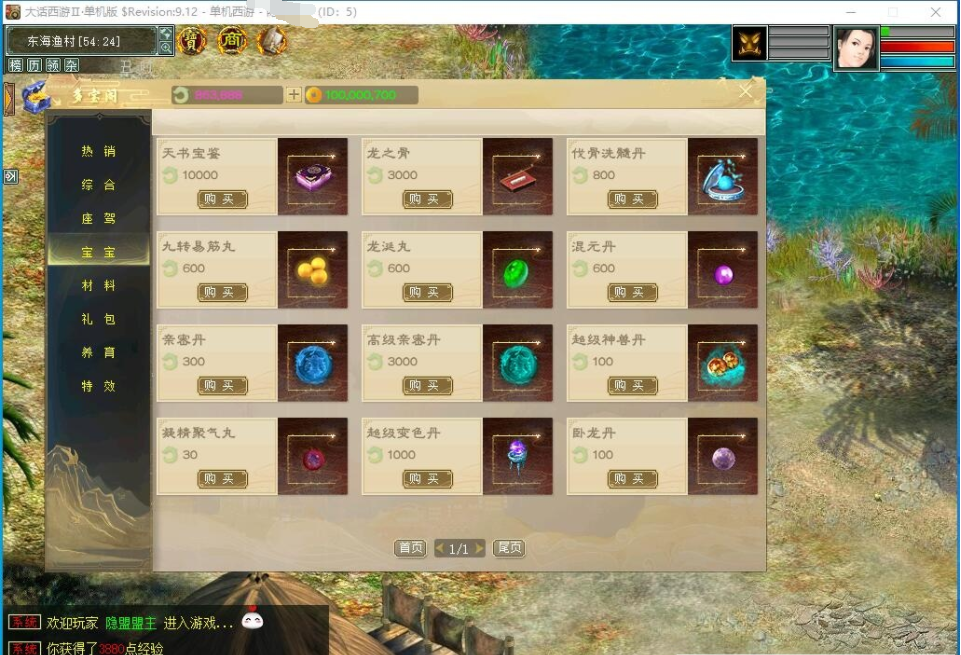The height and width of the screenshot is (655, 961).
Task: Click the 卧龙丹 purple orb thumbnail
Action: coord(723,457)
